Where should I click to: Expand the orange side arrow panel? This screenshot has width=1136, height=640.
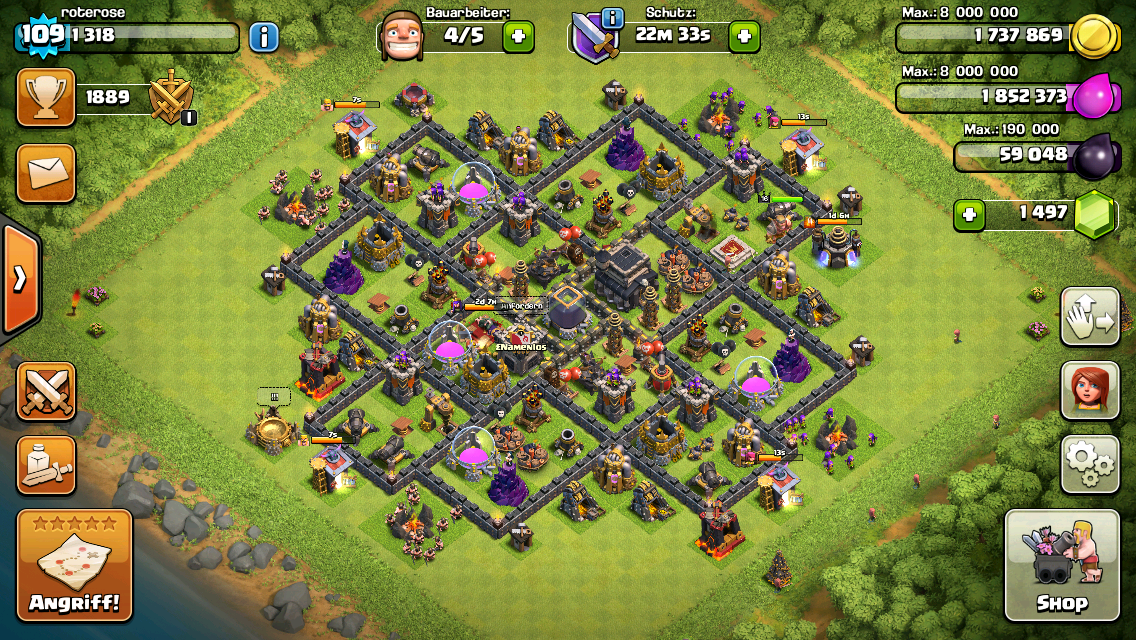(19, 279)
